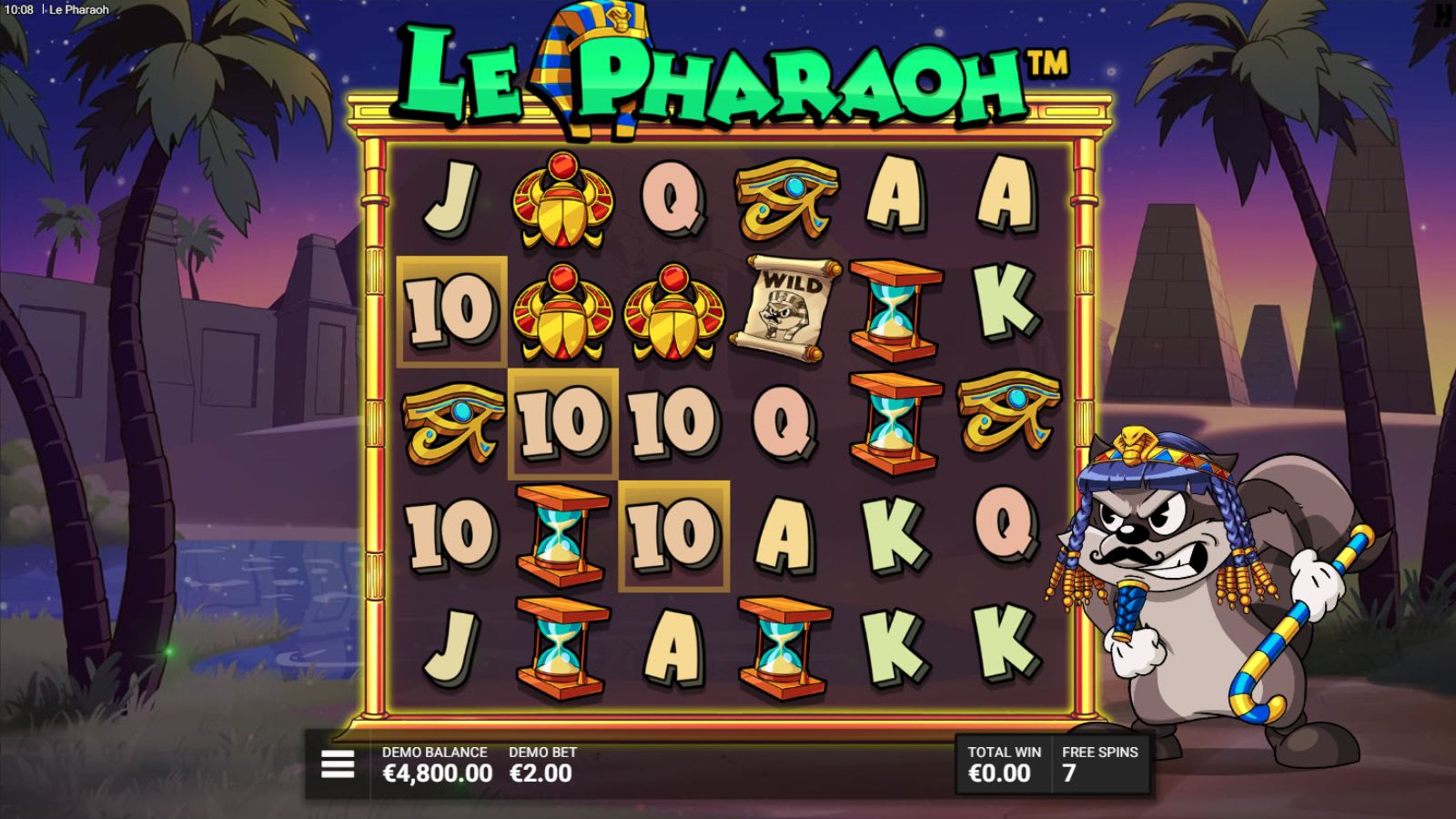Click the Le Pharaoh label in top bar
Screen dimensions: 1456x819
[77, 7]
